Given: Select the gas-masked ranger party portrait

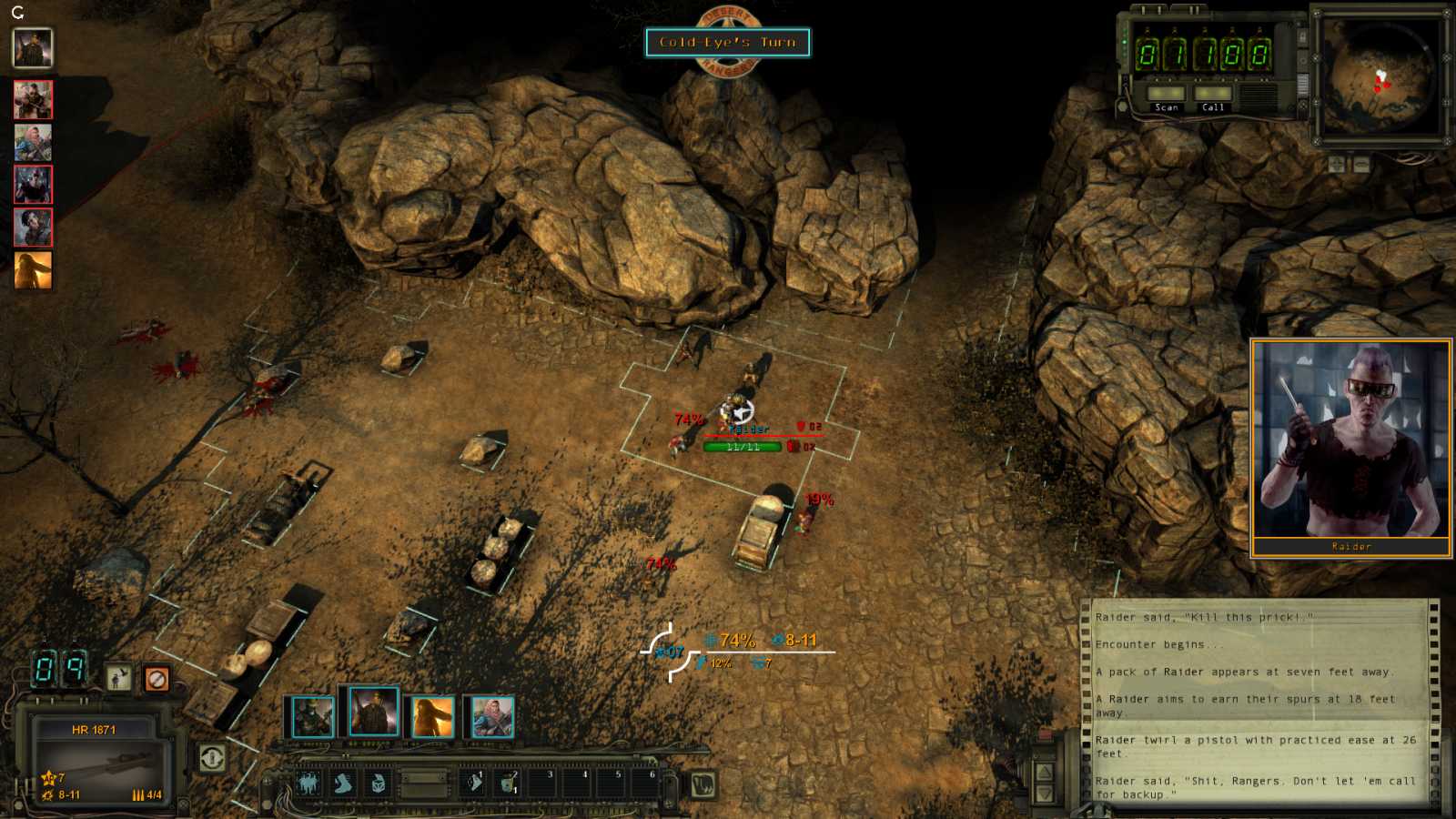Looking at the screenshot, I should [x=311, y=717].
